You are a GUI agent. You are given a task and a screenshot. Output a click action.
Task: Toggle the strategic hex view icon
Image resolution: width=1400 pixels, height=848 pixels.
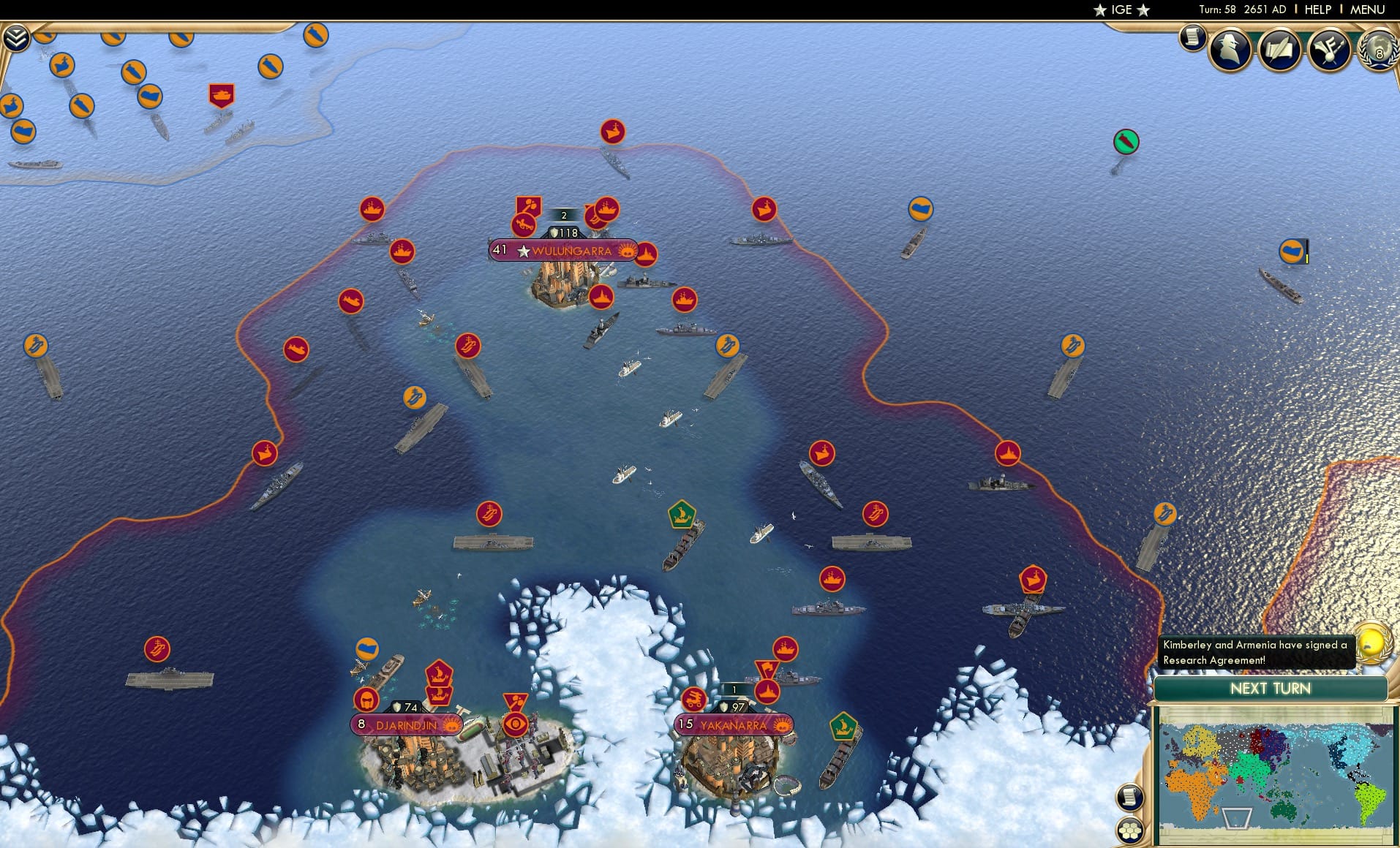click(x=1130, y=830)
